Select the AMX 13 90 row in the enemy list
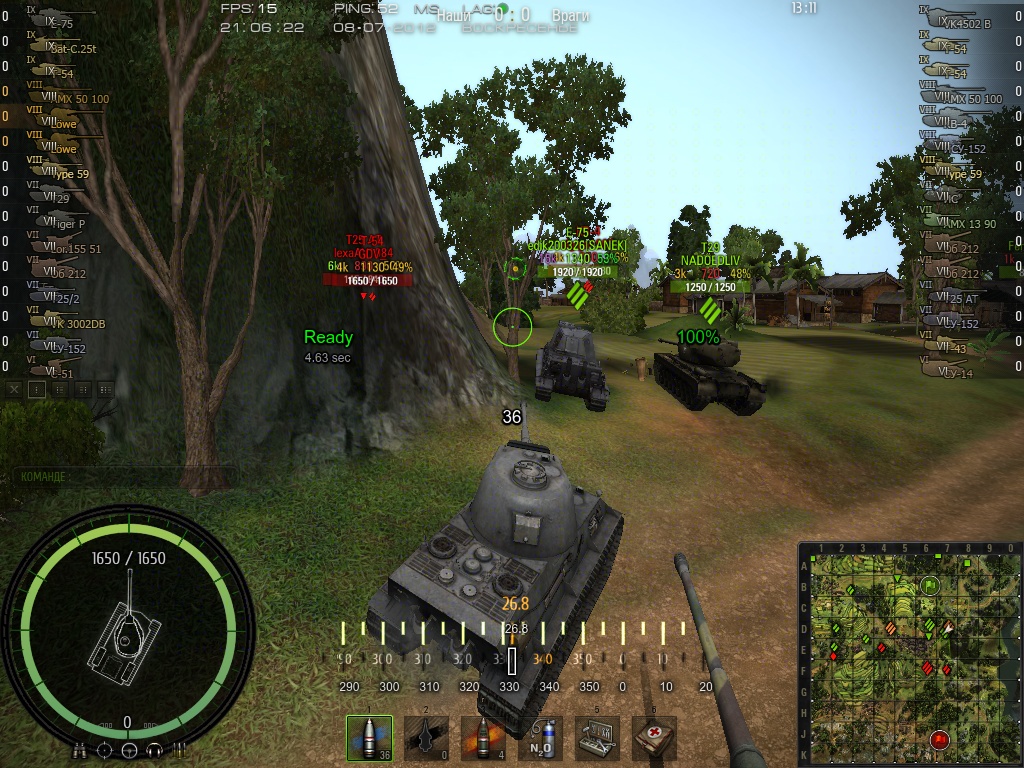Image resolution: width=1024 pixels, height=768 pixels. point(960,223)
